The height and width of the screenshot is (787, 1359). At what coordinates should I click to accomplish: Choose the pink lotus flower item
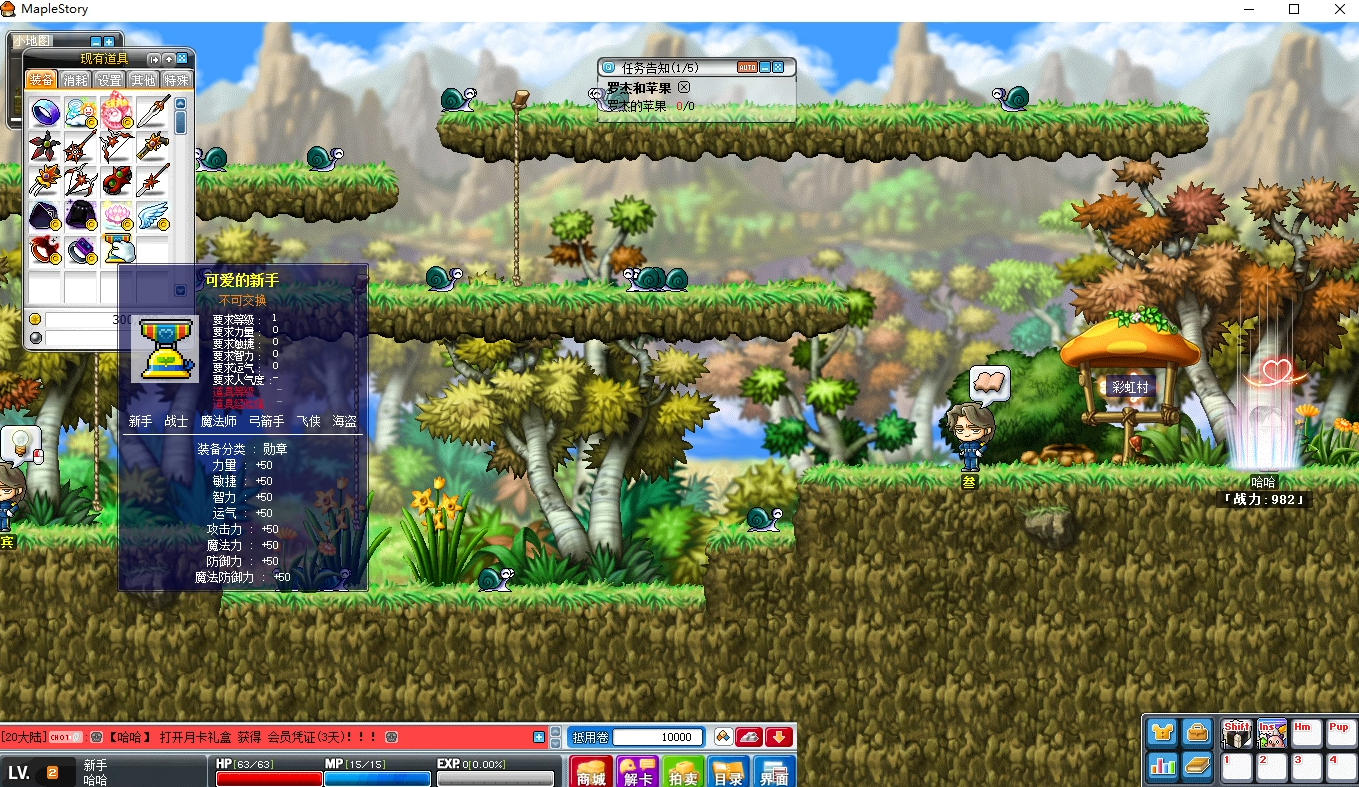117,215
